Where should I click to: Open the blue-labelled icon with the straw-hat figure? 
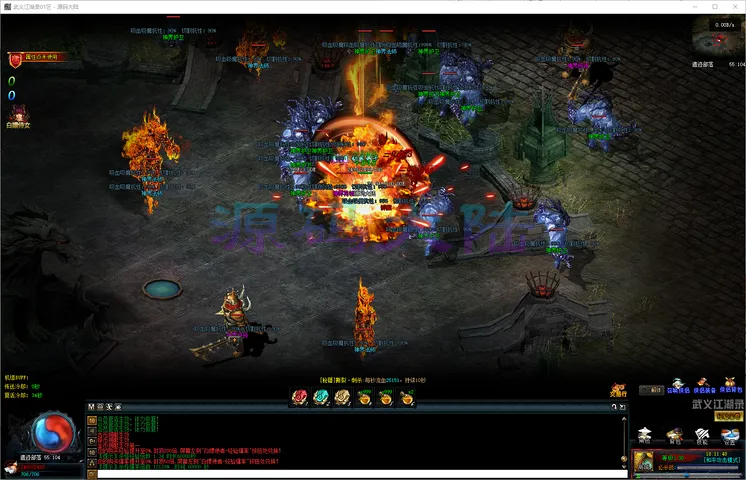tap(678, 385)
